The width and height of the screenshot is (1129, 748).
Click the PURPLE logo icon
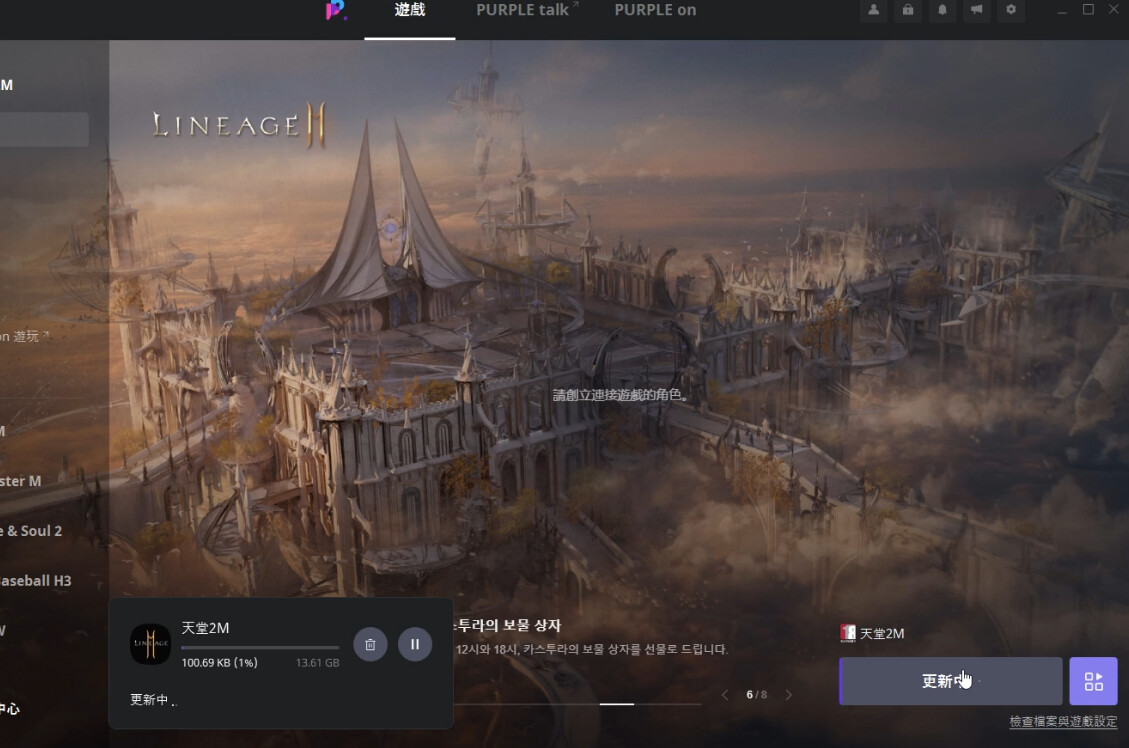336,11
